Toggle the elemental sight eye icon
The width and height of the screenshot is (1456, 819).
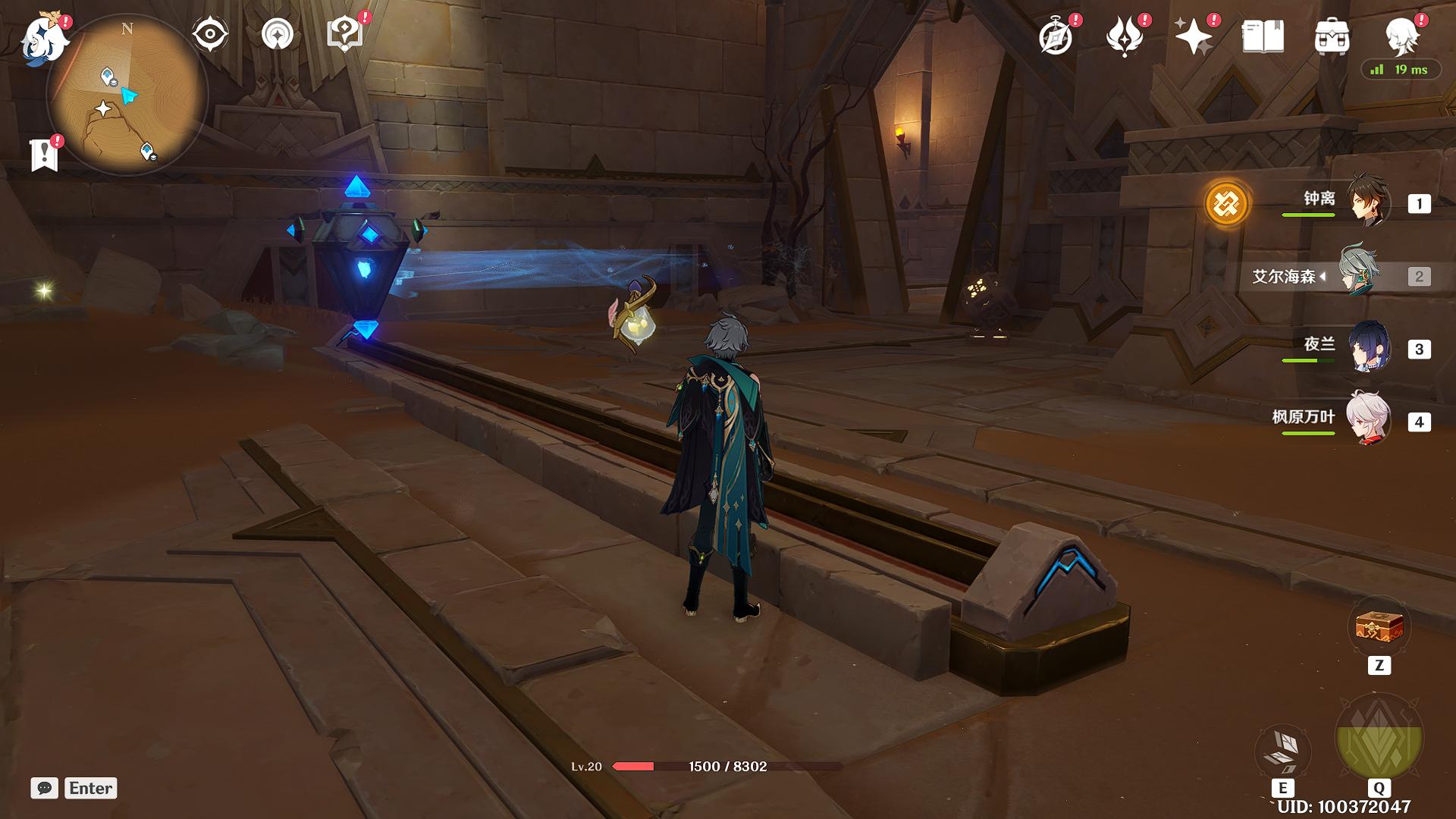(210, 34)
